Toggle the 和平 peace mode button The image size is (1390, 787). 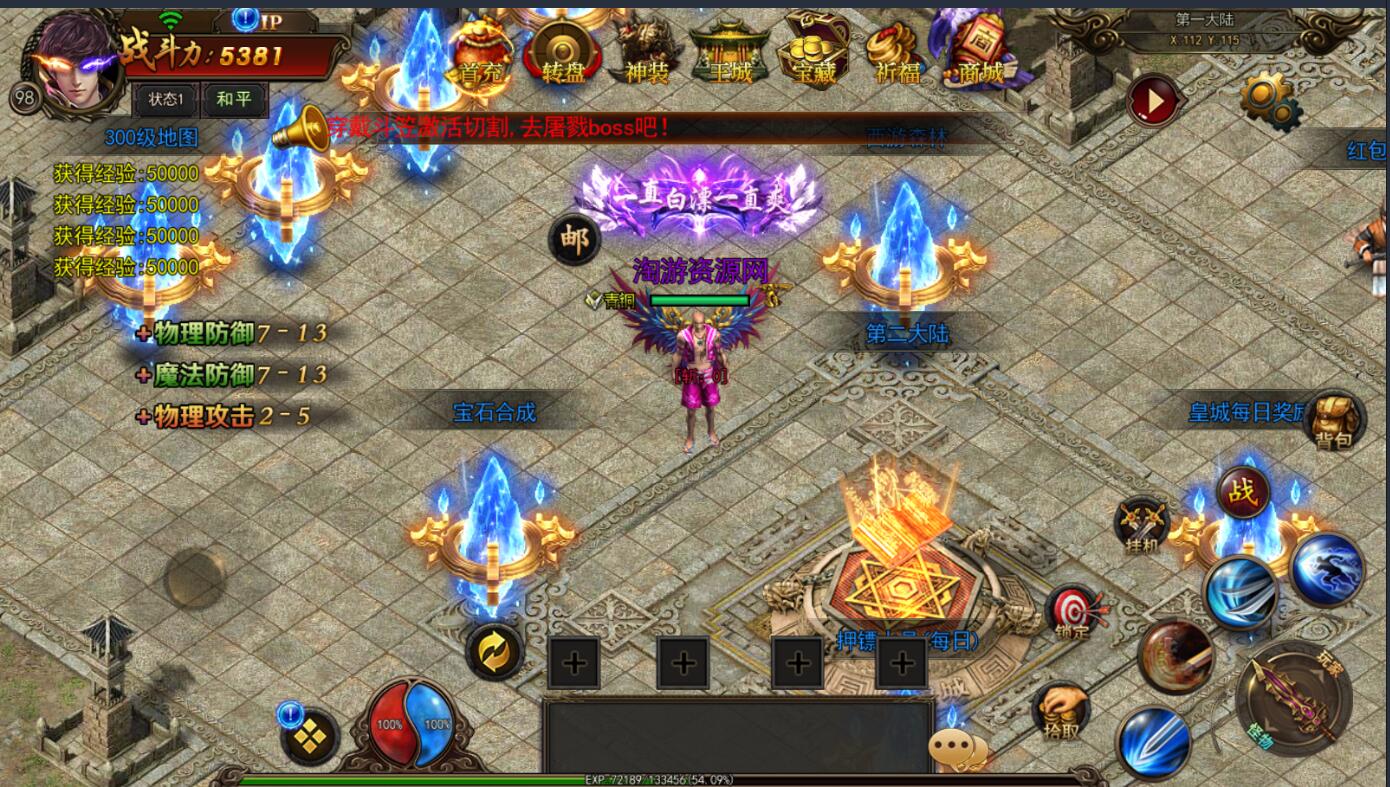tap(234, 100)
